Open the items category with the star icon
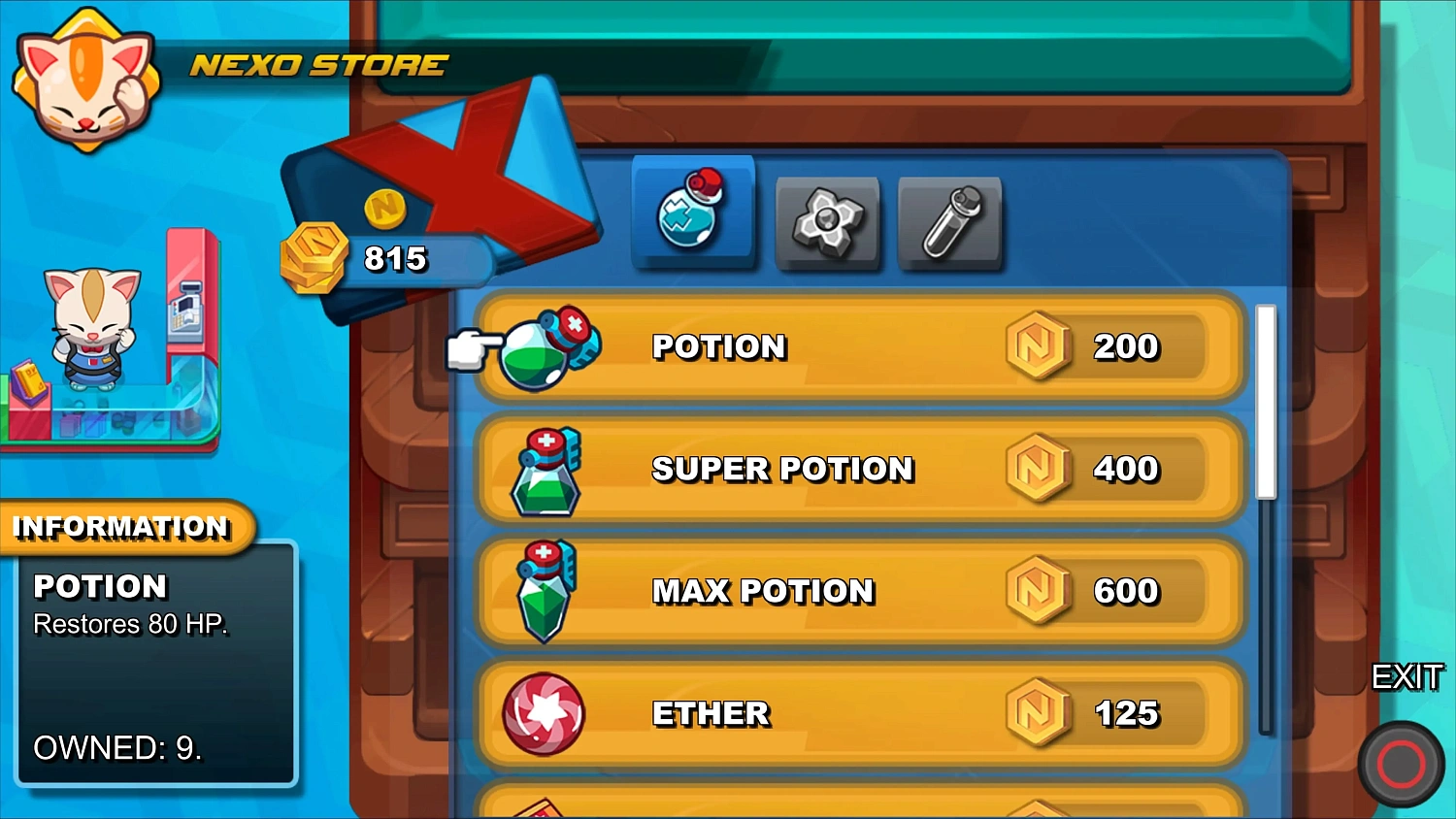The width and height of the screenshot is (1456, 819). 827,223
